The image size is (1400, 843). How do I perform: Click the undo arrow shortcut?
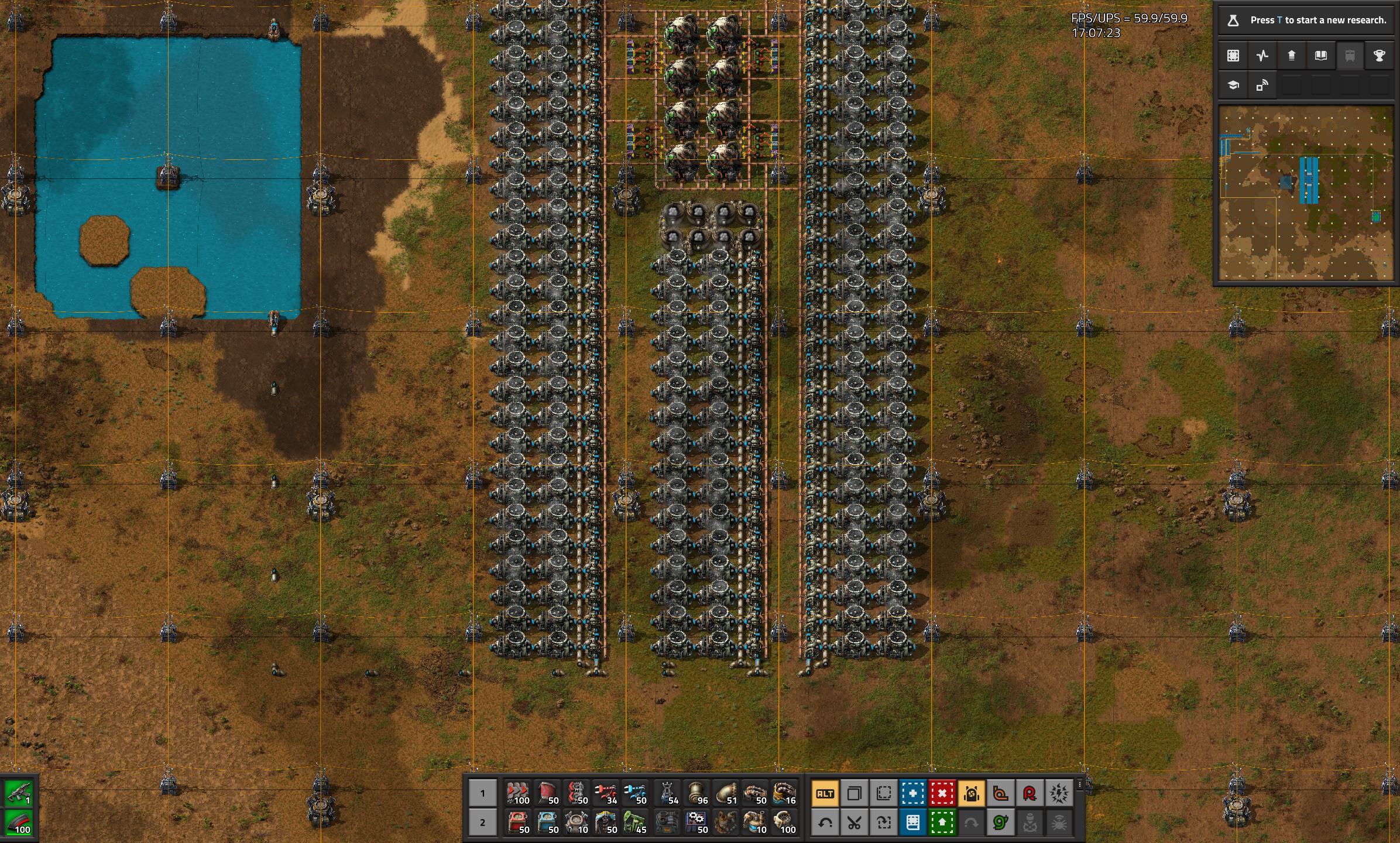click(825, 823)
